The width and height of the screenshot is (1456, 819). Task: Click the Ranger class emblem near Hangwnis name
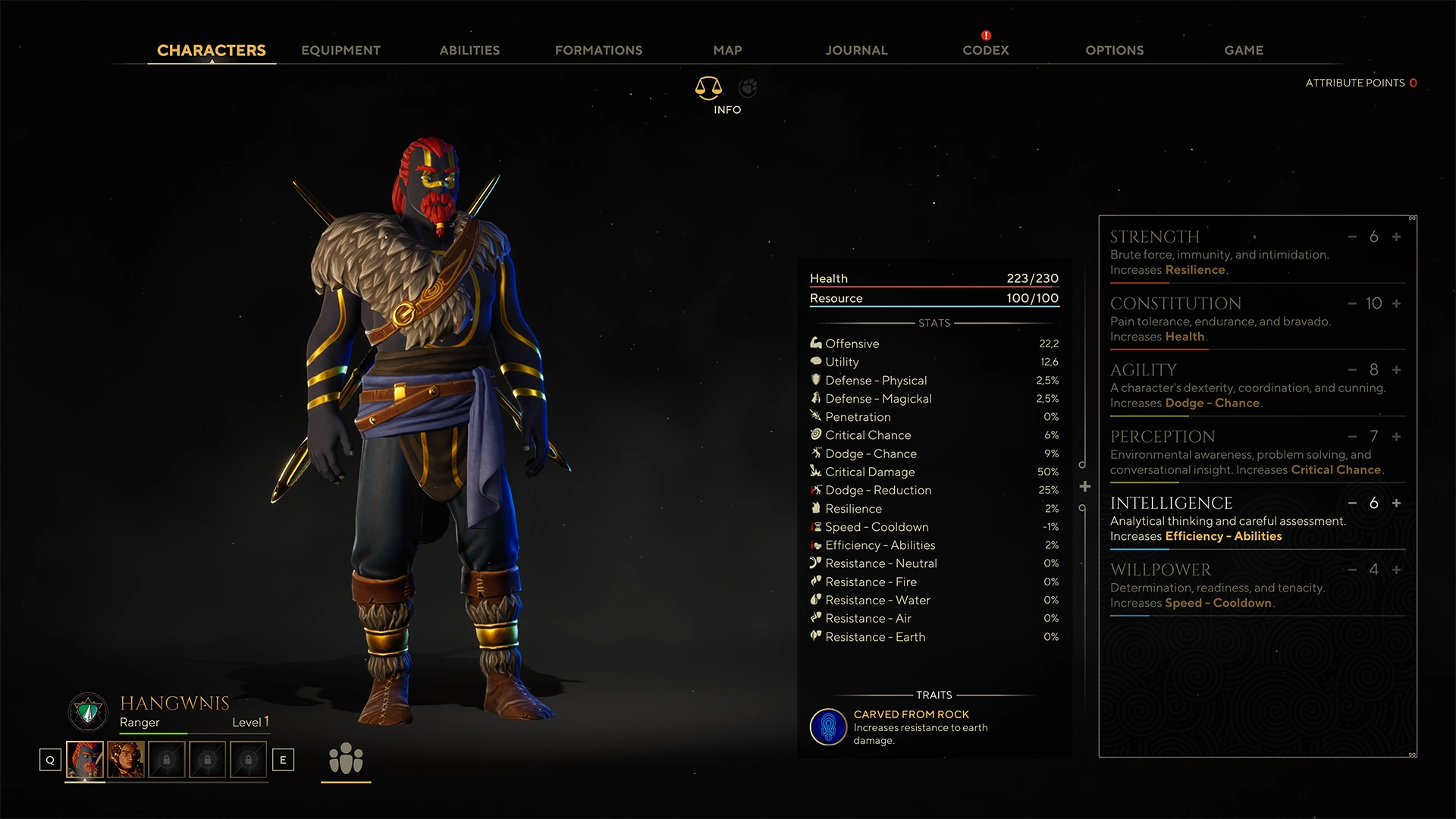[87, 711]
